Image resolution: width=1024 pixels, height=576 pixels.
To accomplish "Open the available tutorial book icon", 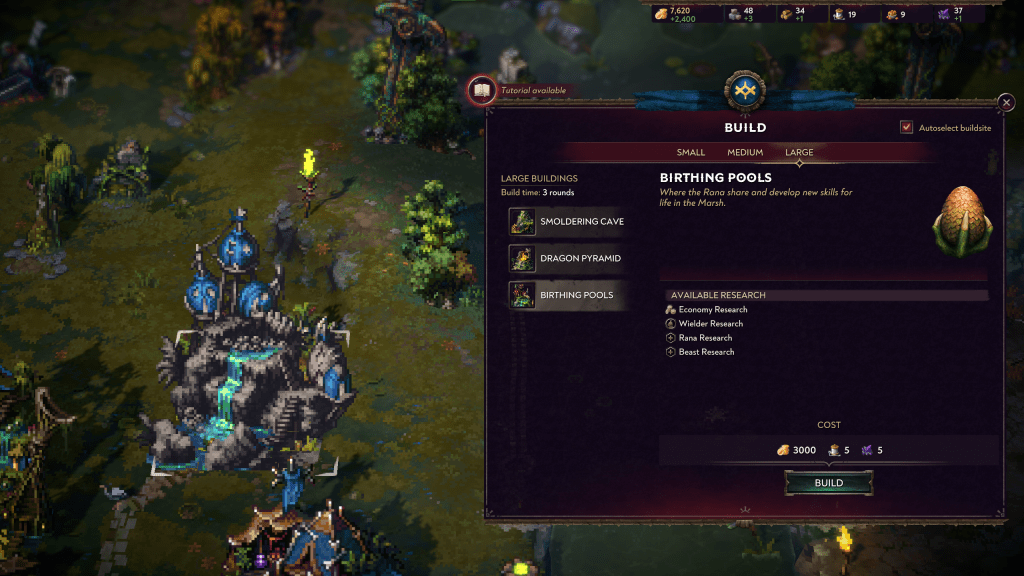I will 482,91.
